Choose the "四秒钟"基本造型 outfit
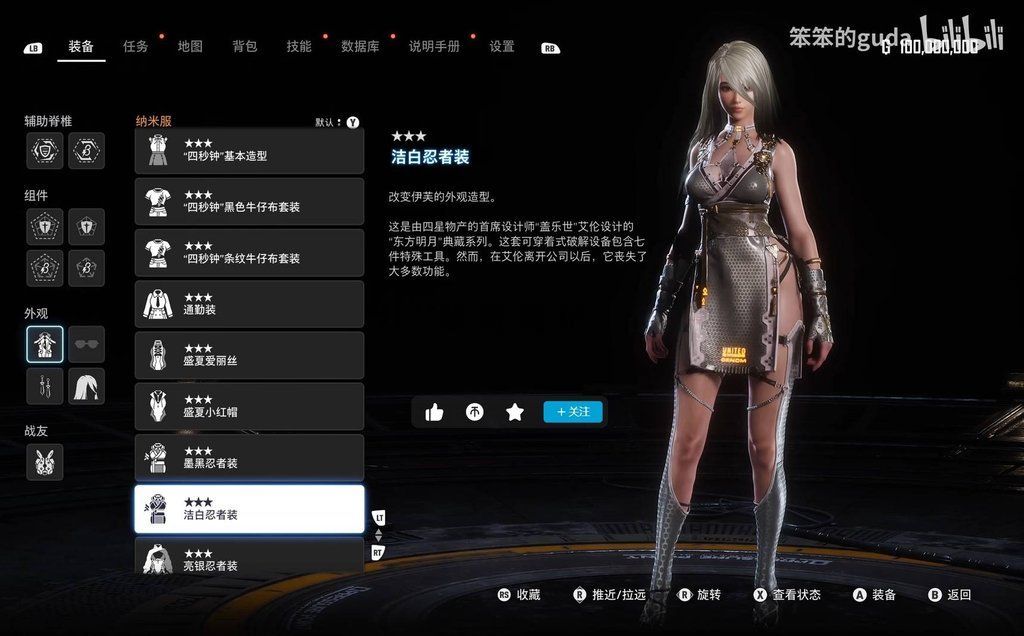 [249, 150]
